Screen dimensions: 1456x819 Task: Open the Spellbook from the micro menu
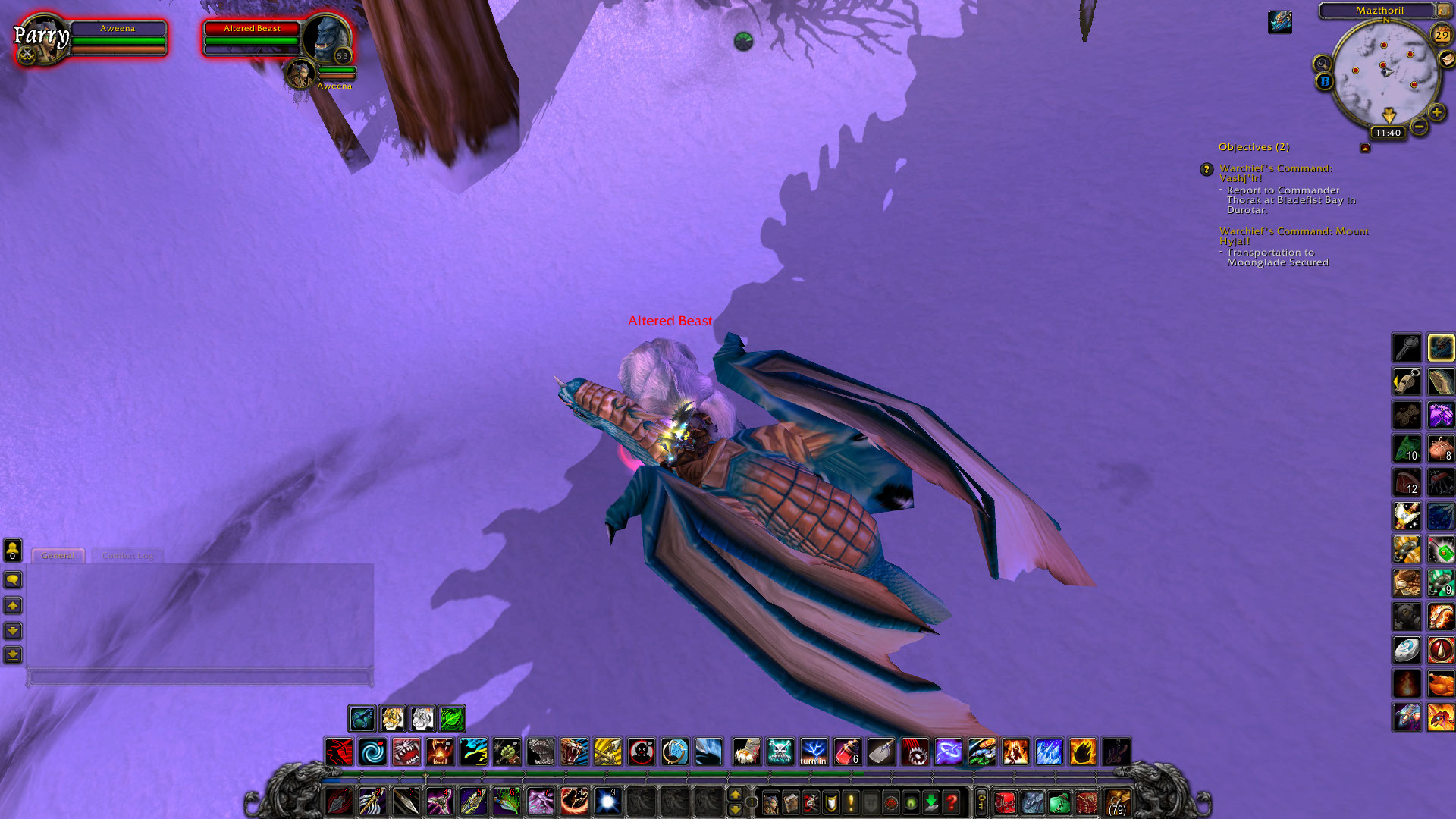point(791,802)
